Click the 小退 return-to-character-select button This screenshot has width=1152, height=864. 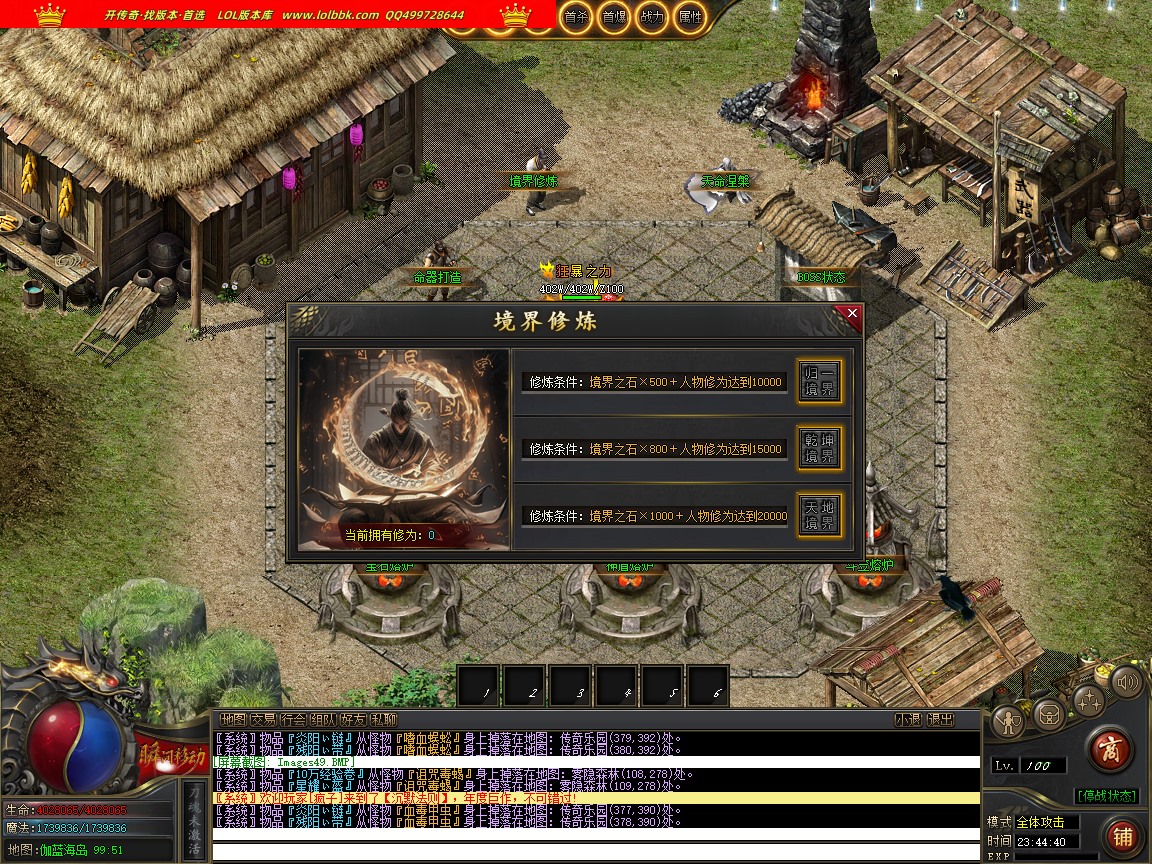click(x=908, y=719)
